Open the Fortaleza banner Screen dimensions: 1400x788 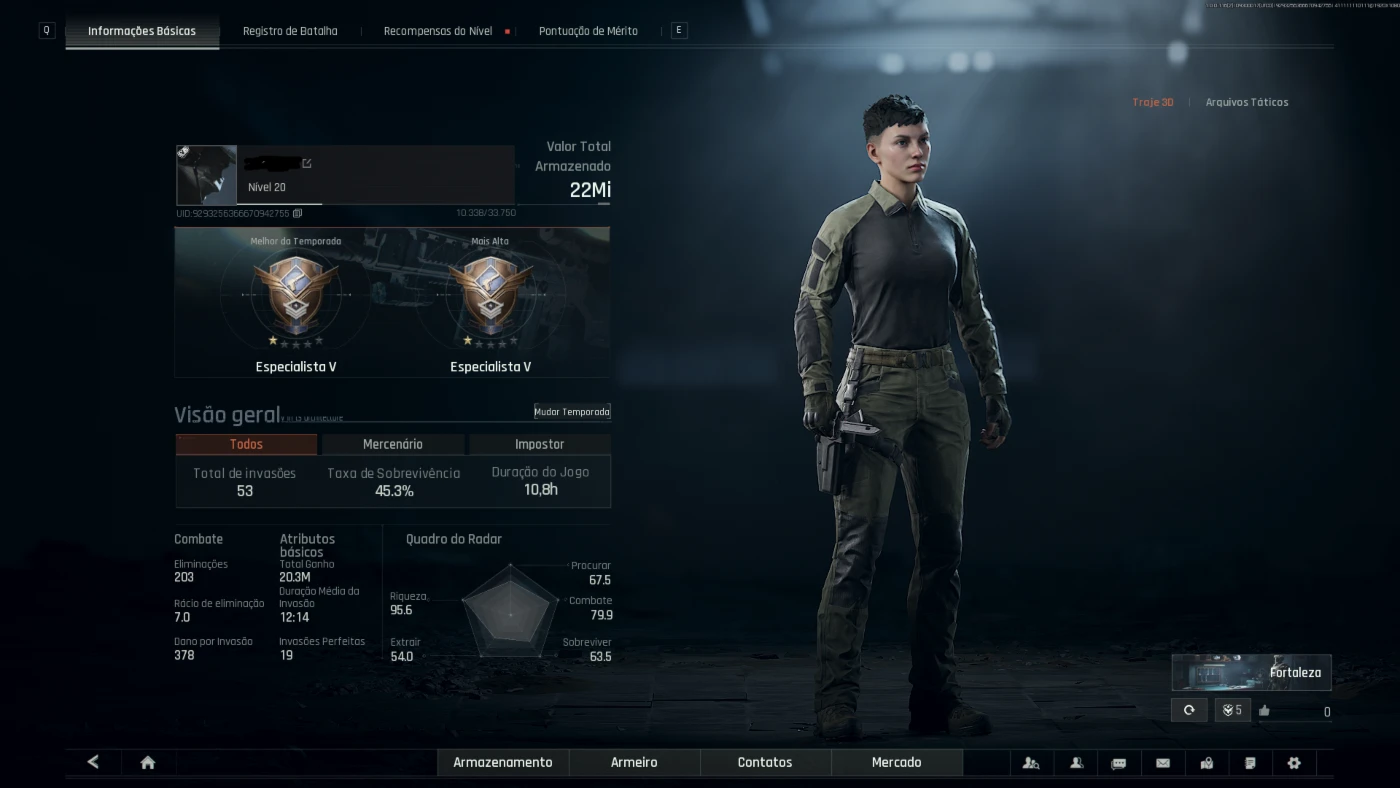pyautogui.click(x=1251, y=672)
